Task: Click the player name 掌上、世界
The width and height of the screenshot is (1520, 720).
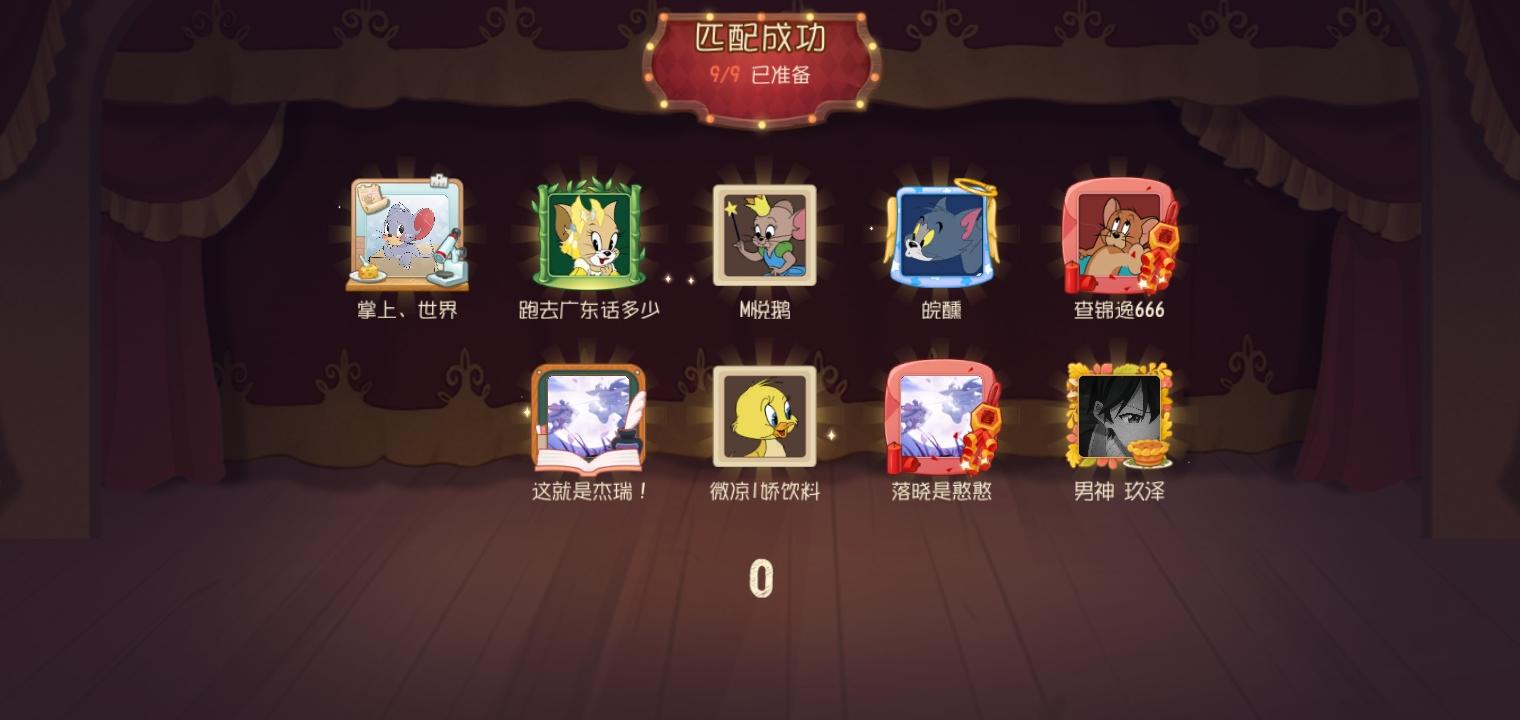Action: (406, 310)
